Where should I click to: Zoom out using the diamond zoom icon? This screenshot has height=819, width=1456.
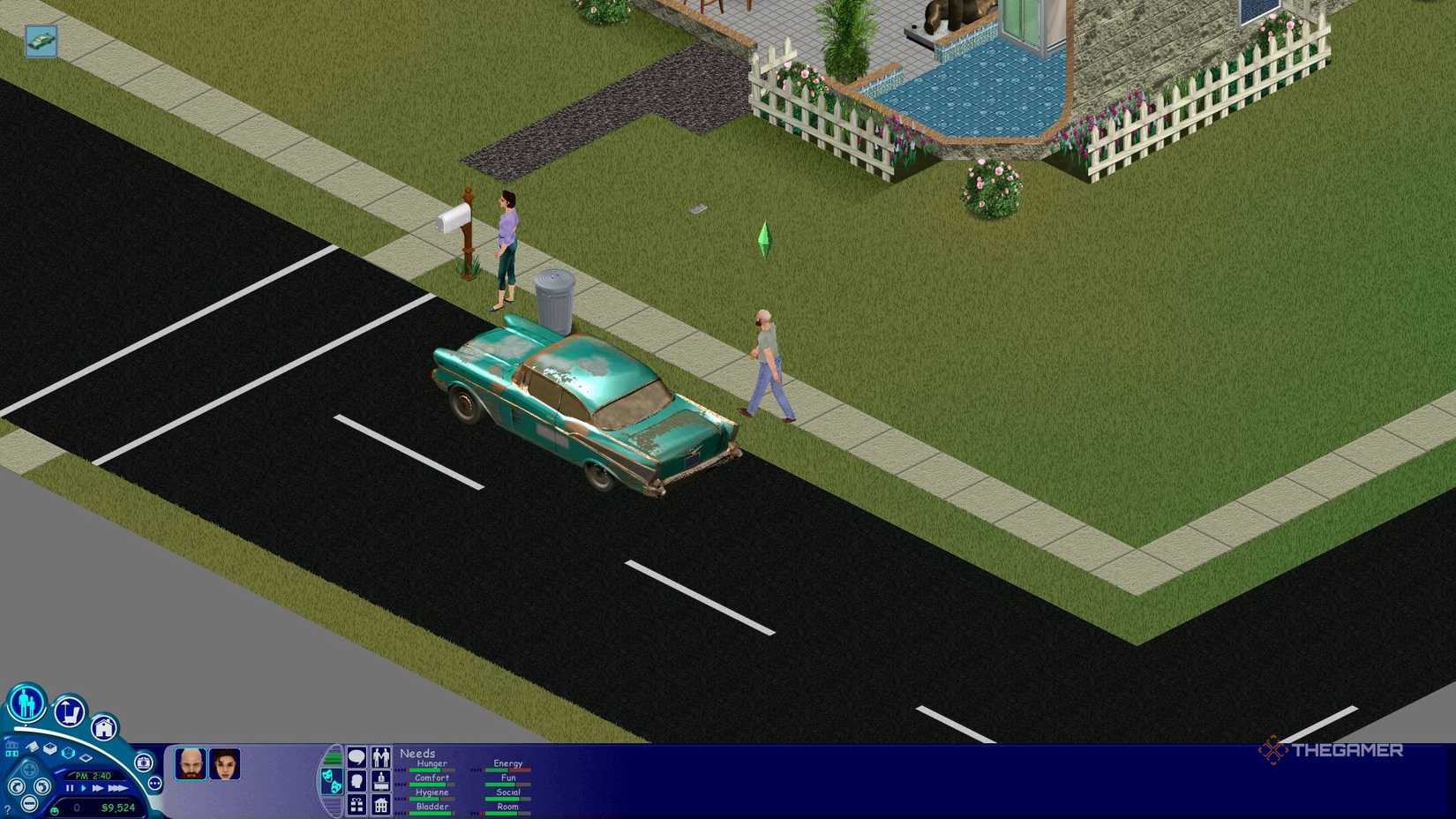click(x=85, y=758)
